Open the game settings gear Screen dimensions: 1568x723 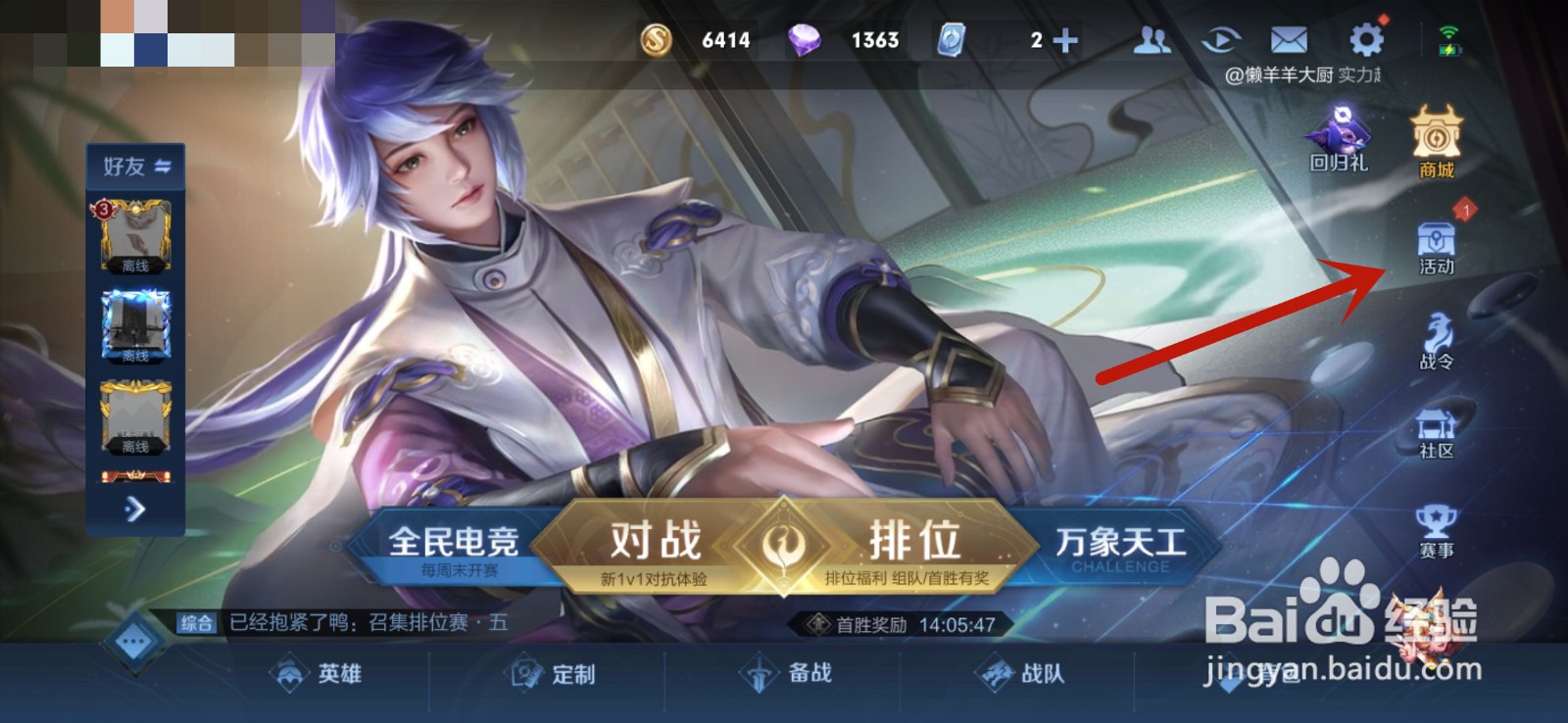(1364, 41)
